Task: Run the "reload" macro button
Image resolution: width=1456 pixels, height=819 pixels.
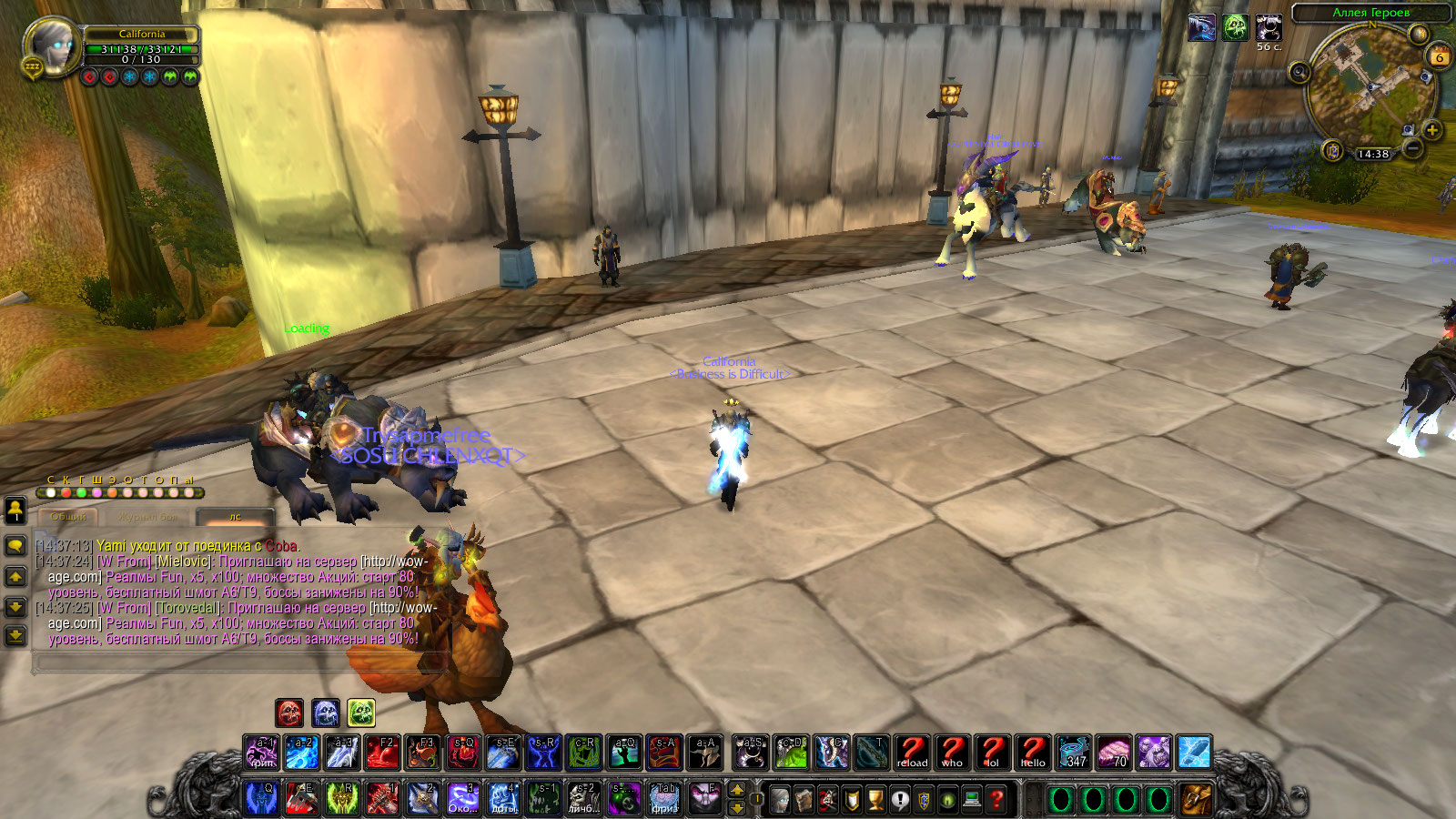Action: point(912,753)
